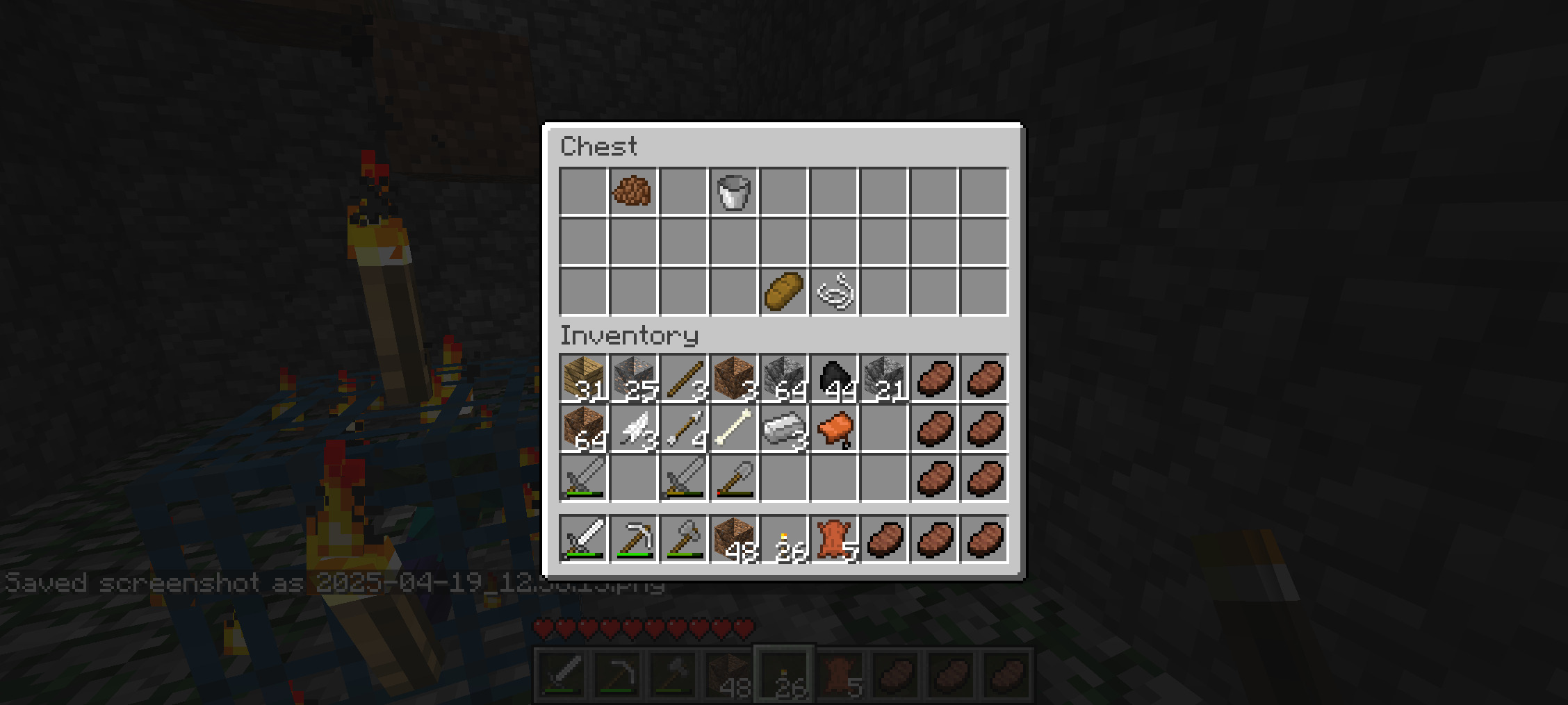Screen dimensions: 1568x705
Task: Pick up the stack of 64 cobblestone
Action: coord(783,379)
